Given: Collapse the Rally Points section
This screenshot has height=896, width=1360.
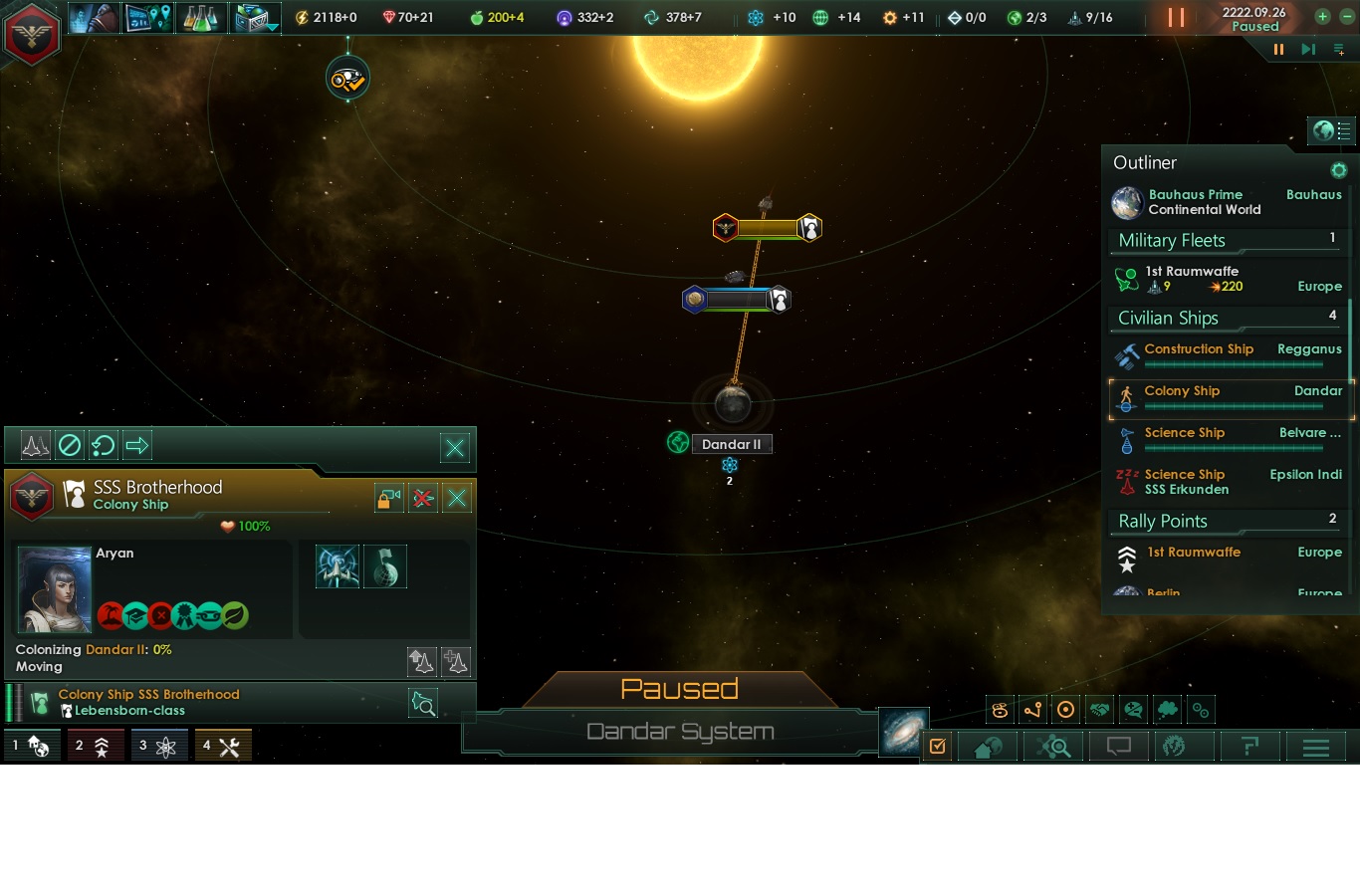Looking at the screenshot, I should pos(1162,521).
